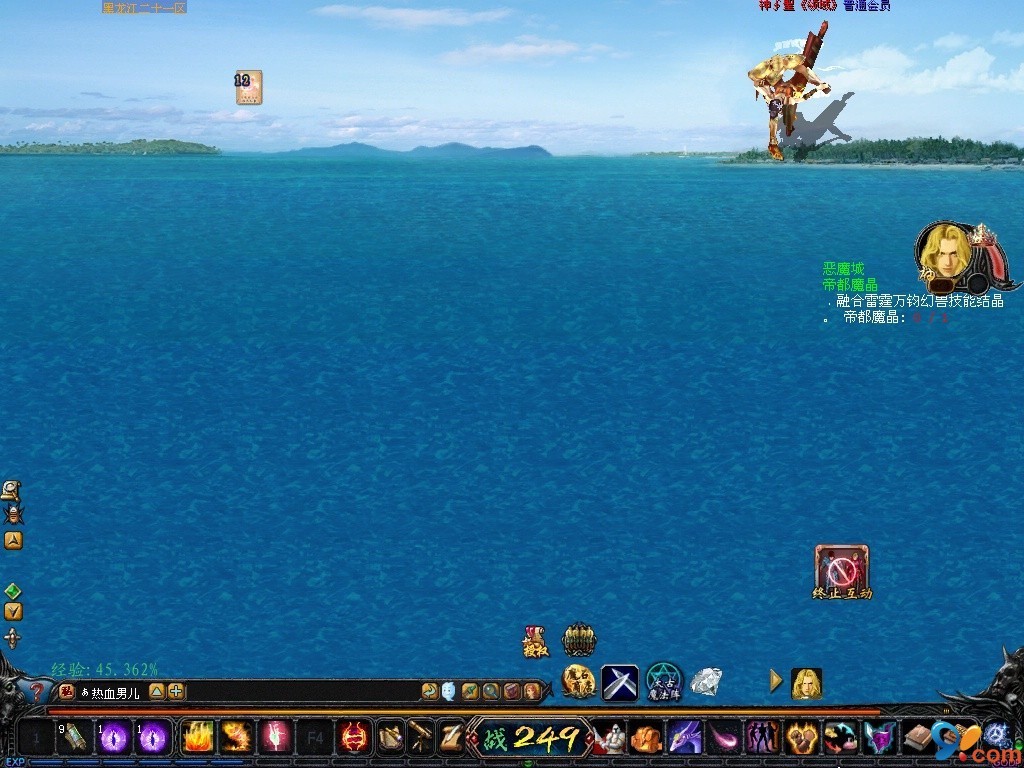Activate the pink comet skill icon

point(724,738)
